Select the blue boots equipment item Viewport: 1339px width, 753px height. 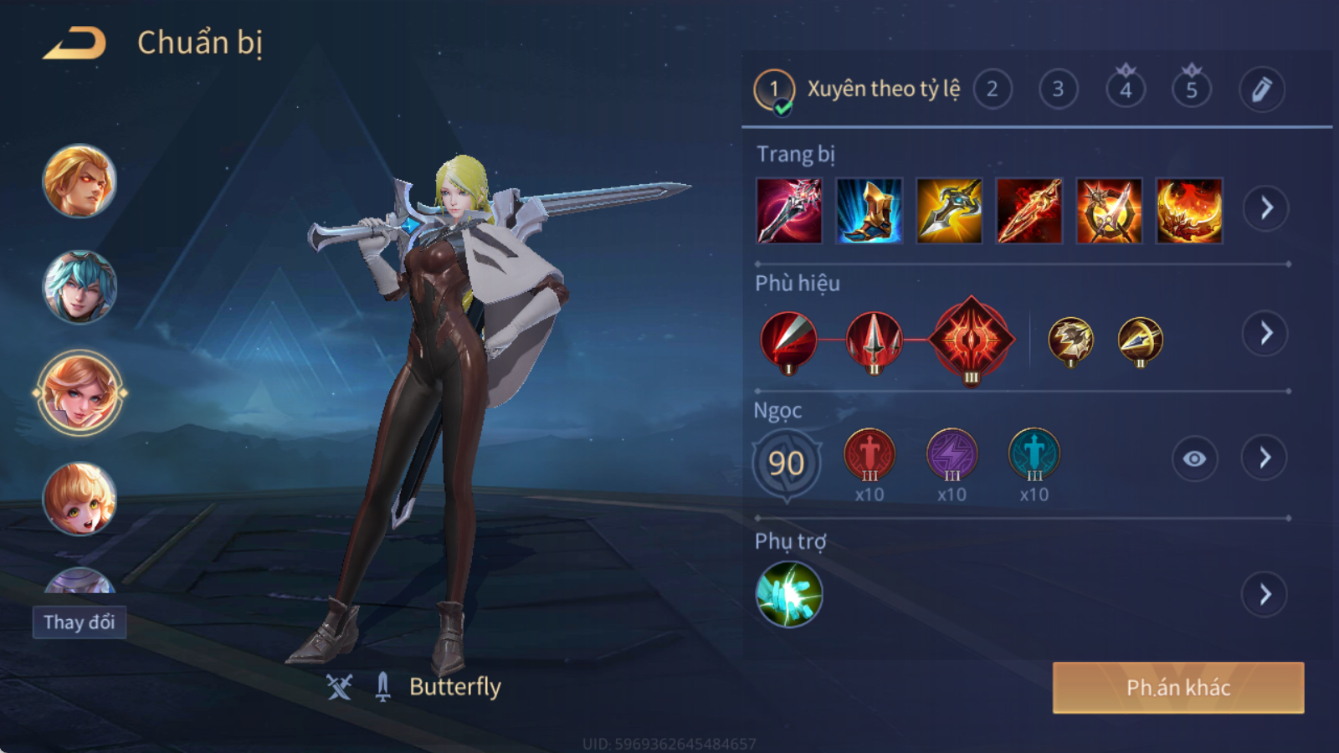pyautogui.click(x=869, y=211)
